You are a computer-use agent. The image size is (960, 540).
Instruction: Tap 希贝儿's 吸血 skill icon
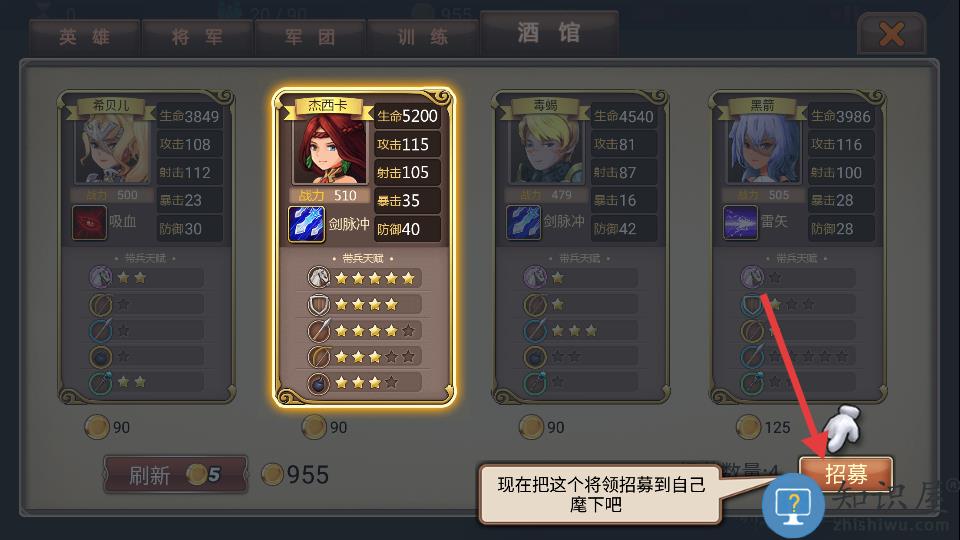89,222
